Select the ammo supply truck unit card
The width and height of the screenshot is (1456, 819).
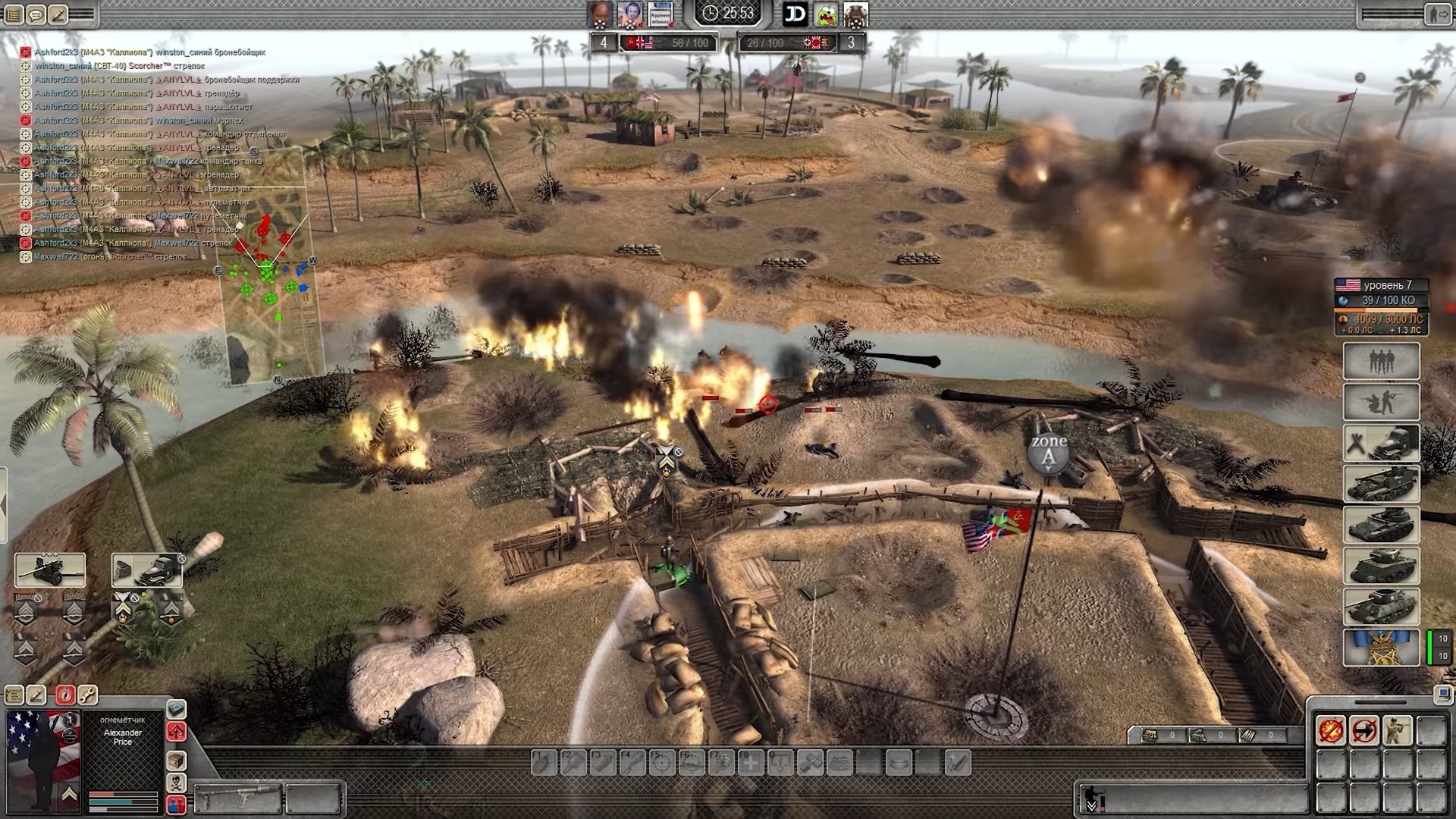[x=147, y=570]
